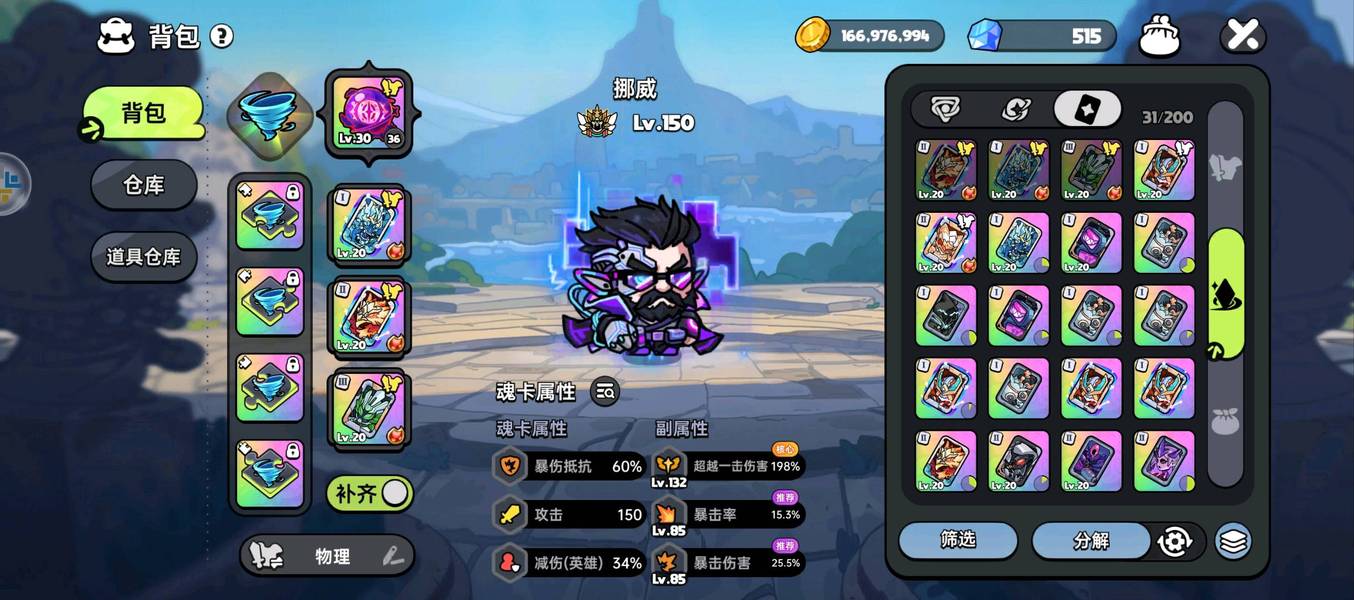Close the backpack with the X button
Image resolution: width=1354 pixels, height=600 pixels.
(1242, 37)
